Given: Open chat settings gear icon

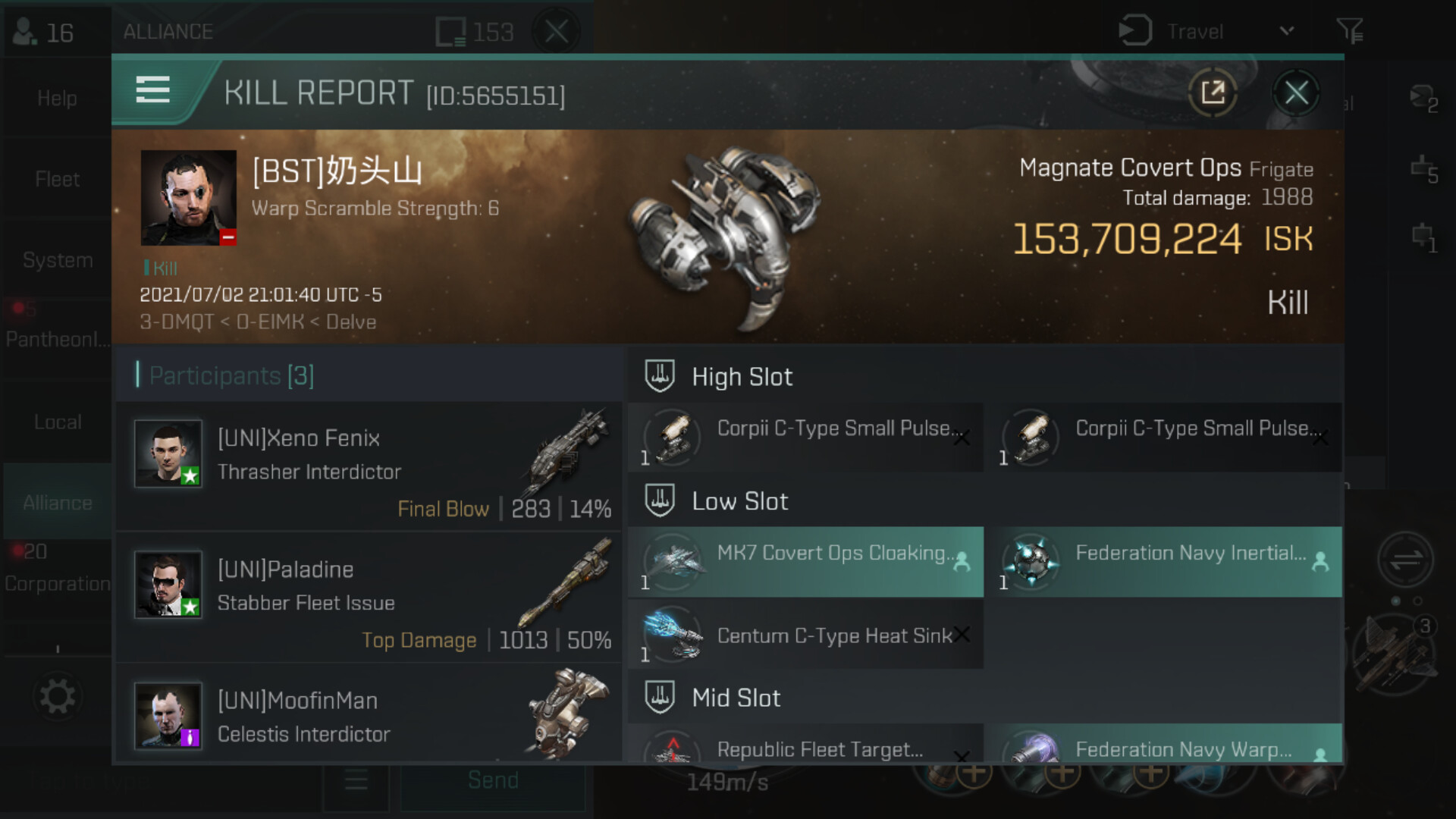Looking at the screenshot, I should pyautogui.click(x=58, y=696).
